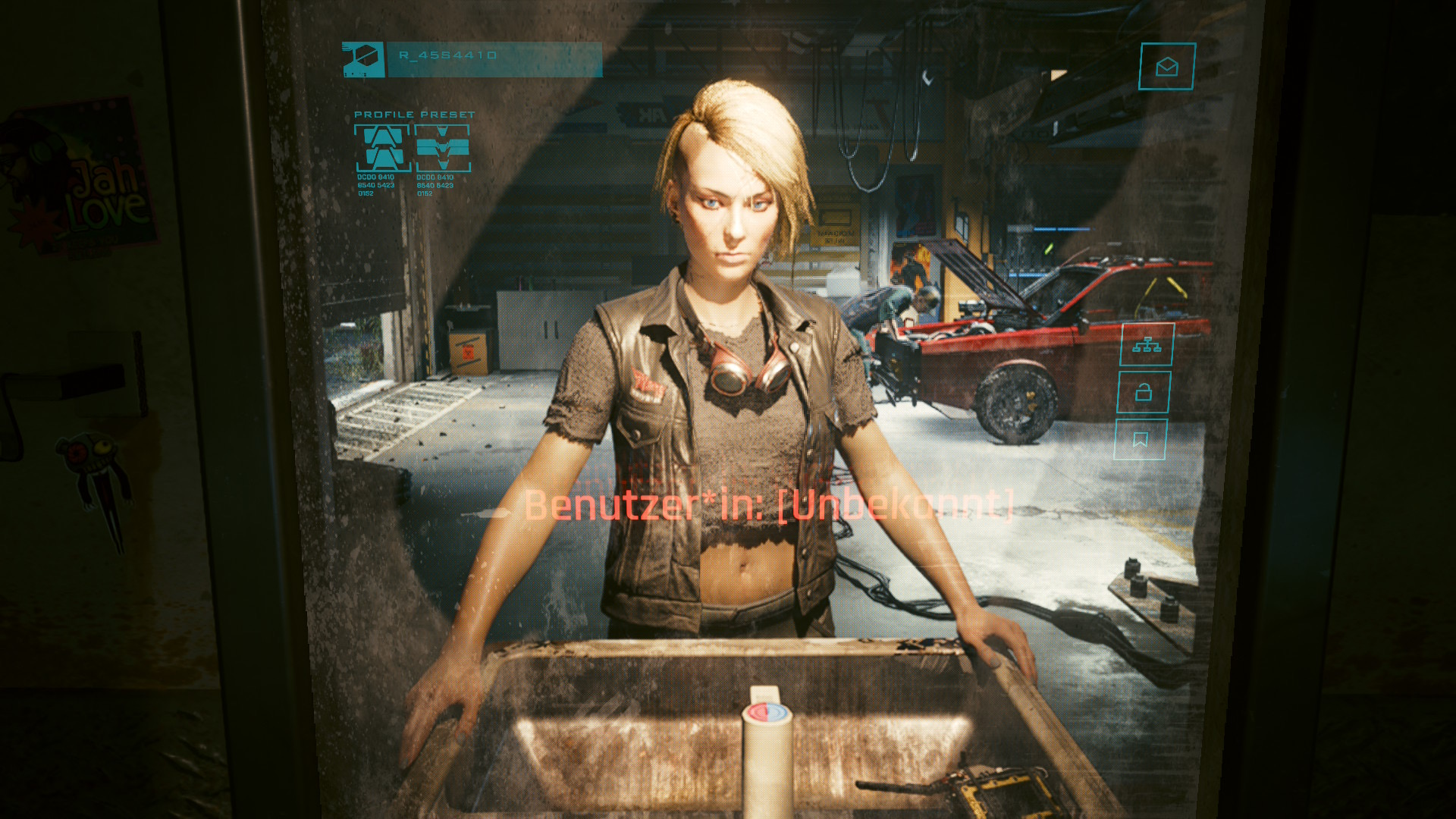Activate the bookmark icon
This screenshot has height=819, width=1456.
(x=1140, y=440)
